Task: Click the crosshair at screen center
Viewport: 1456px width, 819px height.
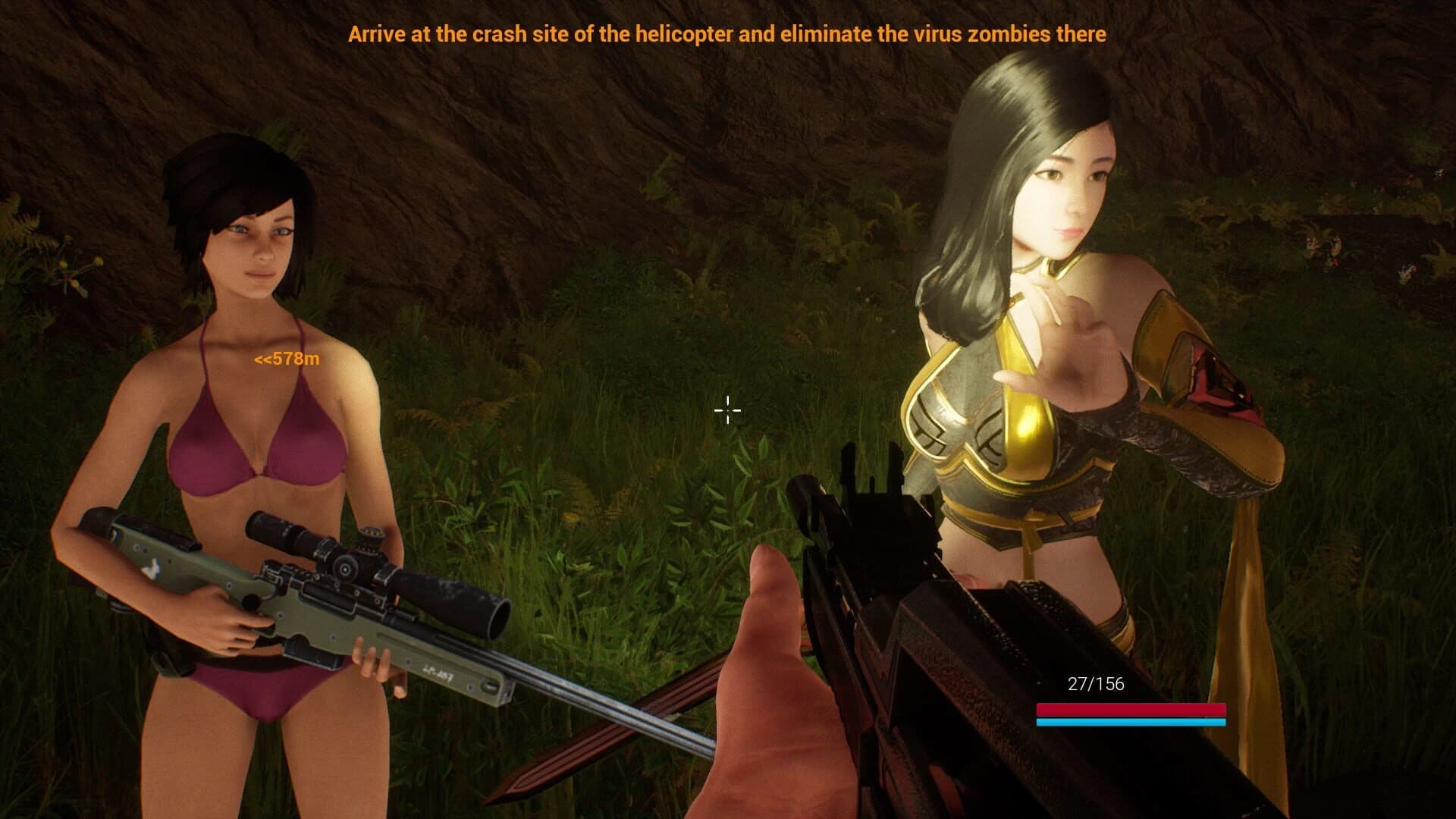Action: pyautogui.click(x=727, y=409)
